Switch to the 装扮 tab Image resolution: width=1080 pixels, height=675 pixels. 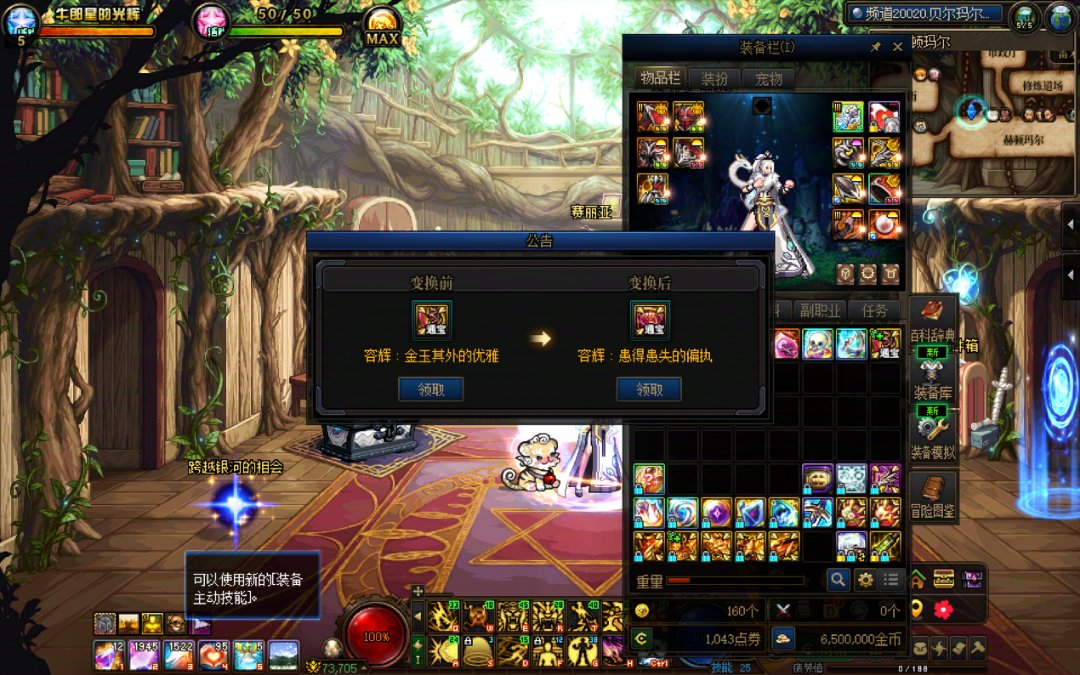714,79
